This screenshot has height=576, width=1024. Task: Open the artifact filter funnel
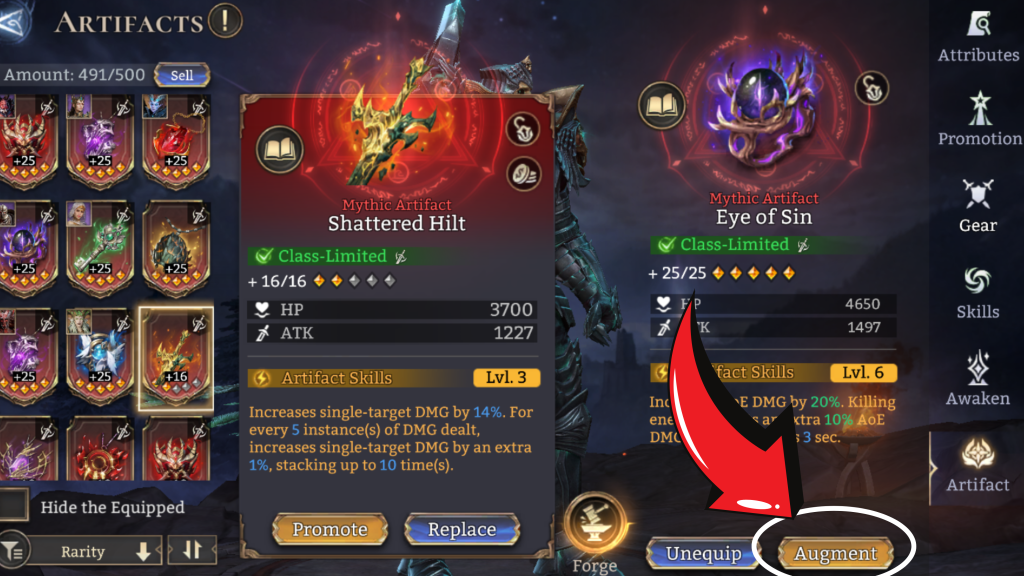[x=12, y=550]
